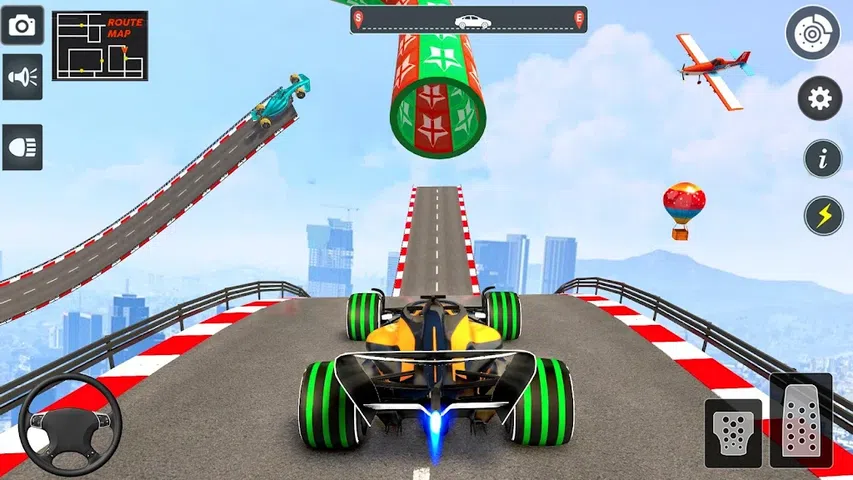Show the info panel

(822, 158)
